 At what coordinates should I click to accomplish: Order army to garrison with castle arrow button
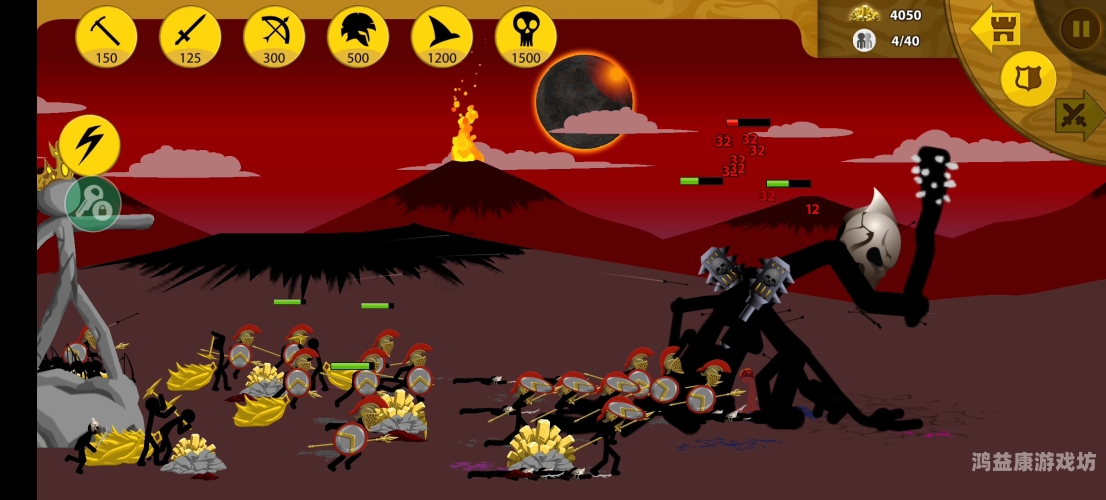[x=995, y=29]
